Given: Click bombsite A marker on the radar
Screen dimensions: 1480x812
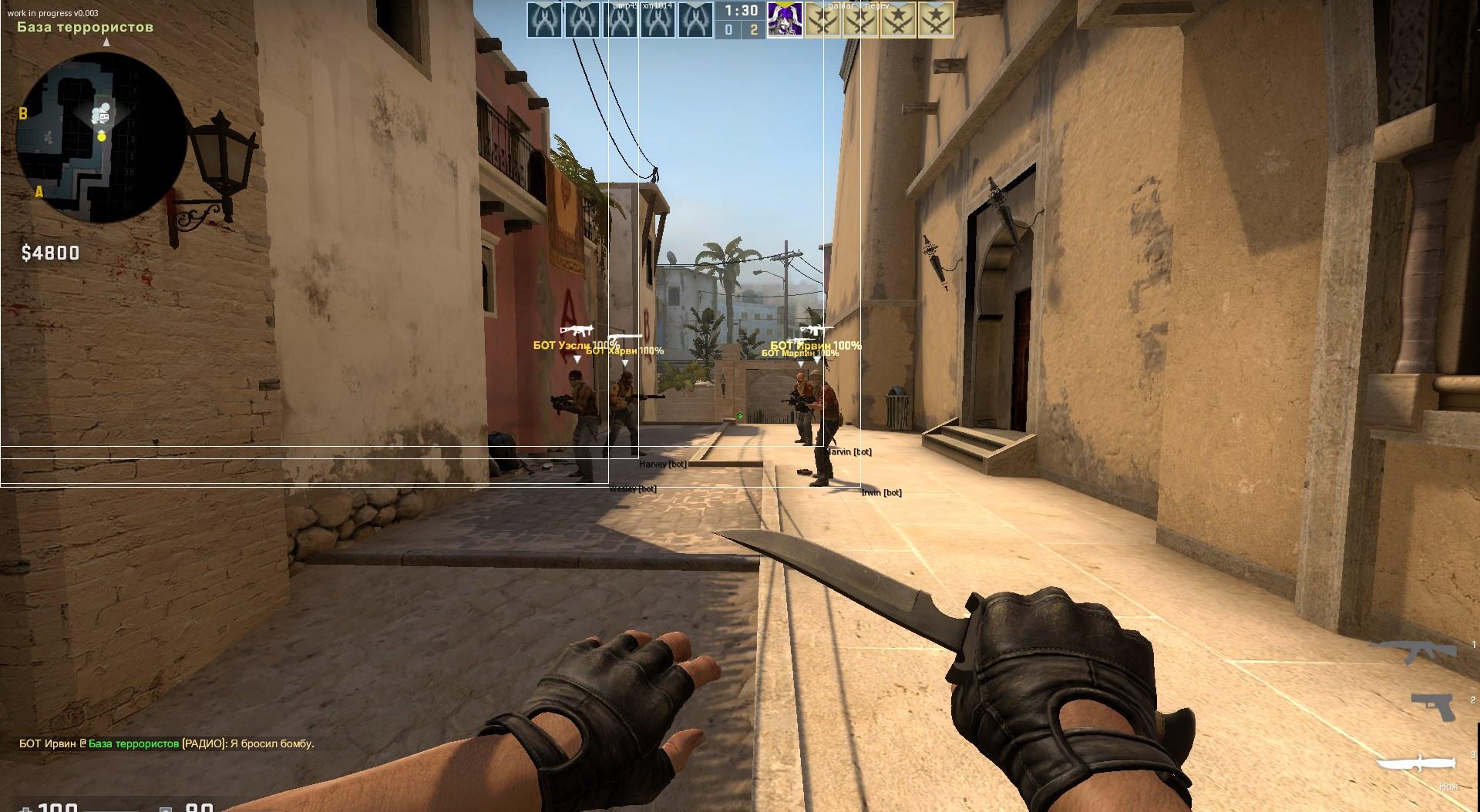Looking at the screenshot, I should pyautogui.click(x=39, y=192).
